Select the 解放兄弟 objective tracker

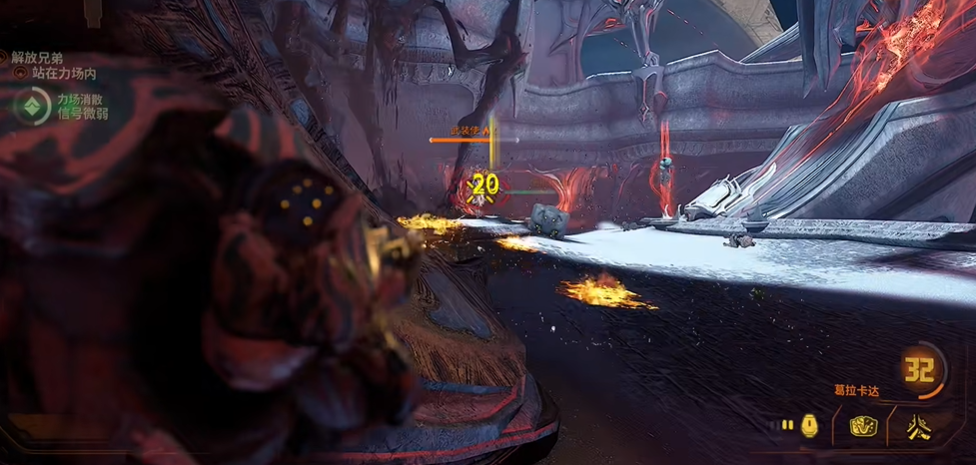(37, 58)
